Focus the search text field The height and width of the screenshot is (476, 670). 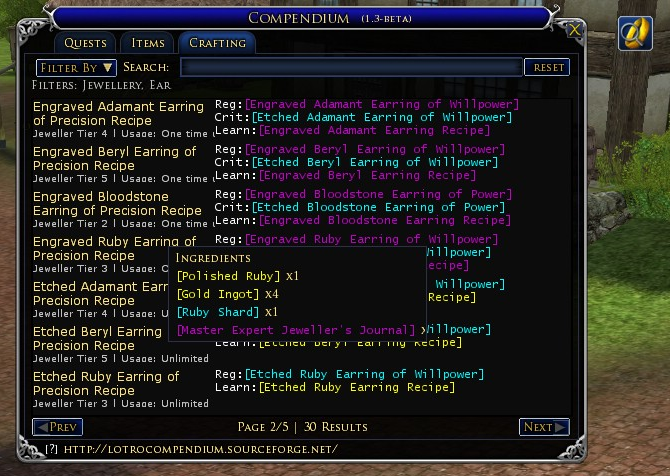click(x=351, y=67)
